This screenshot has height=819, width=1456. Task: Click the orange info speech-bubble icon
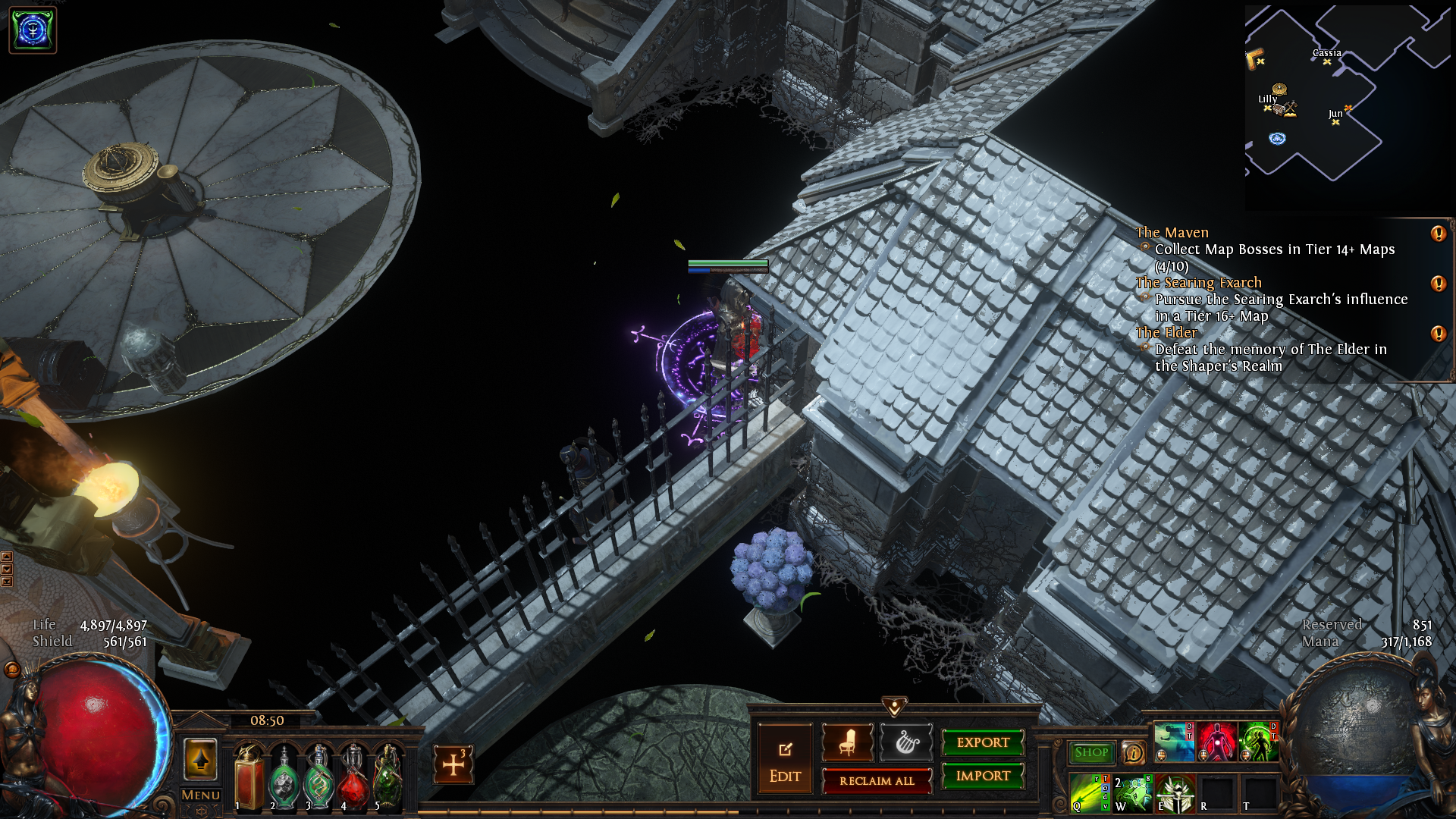point(1134,752)
